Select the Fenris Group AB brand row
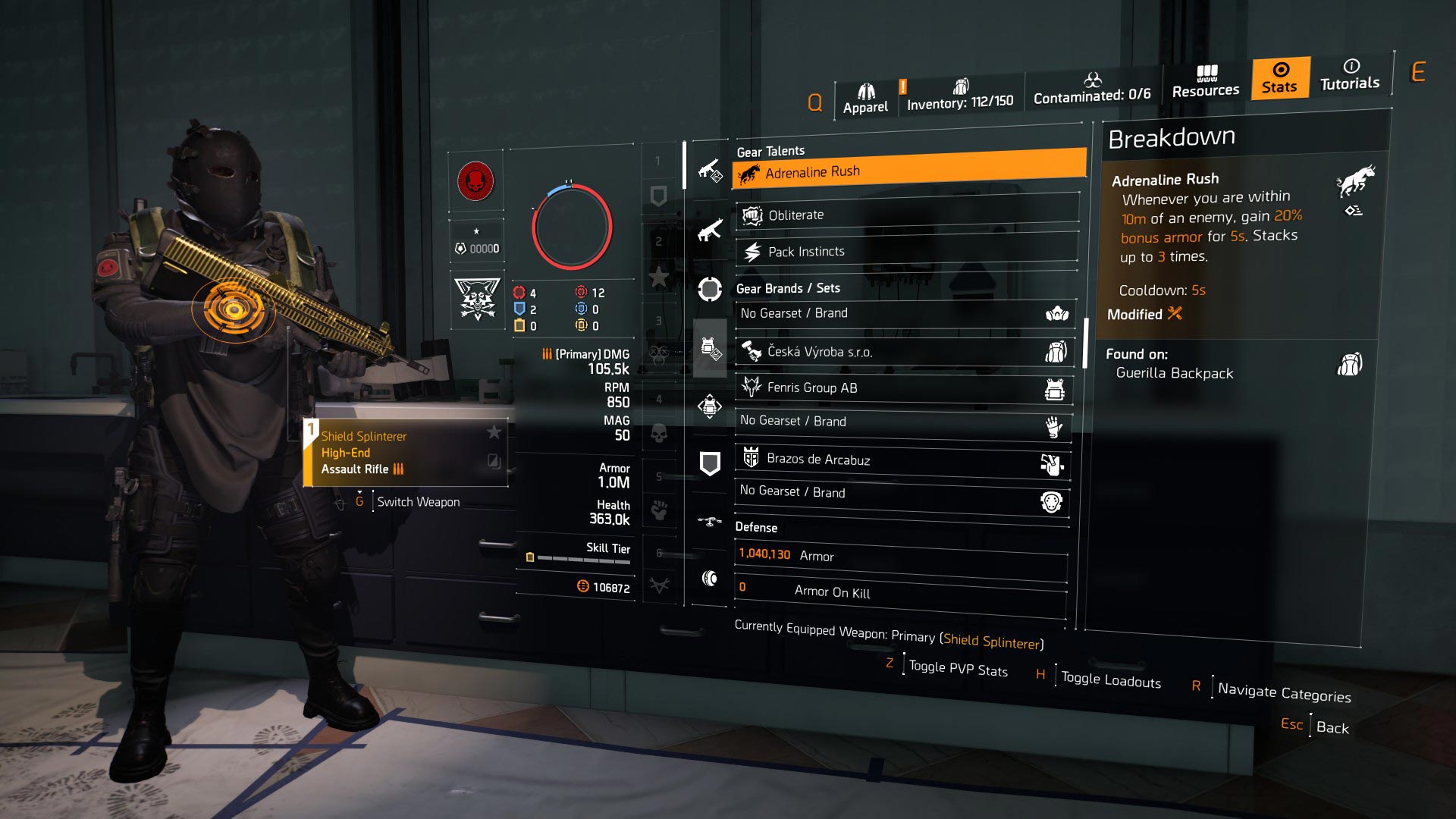The image size is (1456, 819). (x=904, y=388)
